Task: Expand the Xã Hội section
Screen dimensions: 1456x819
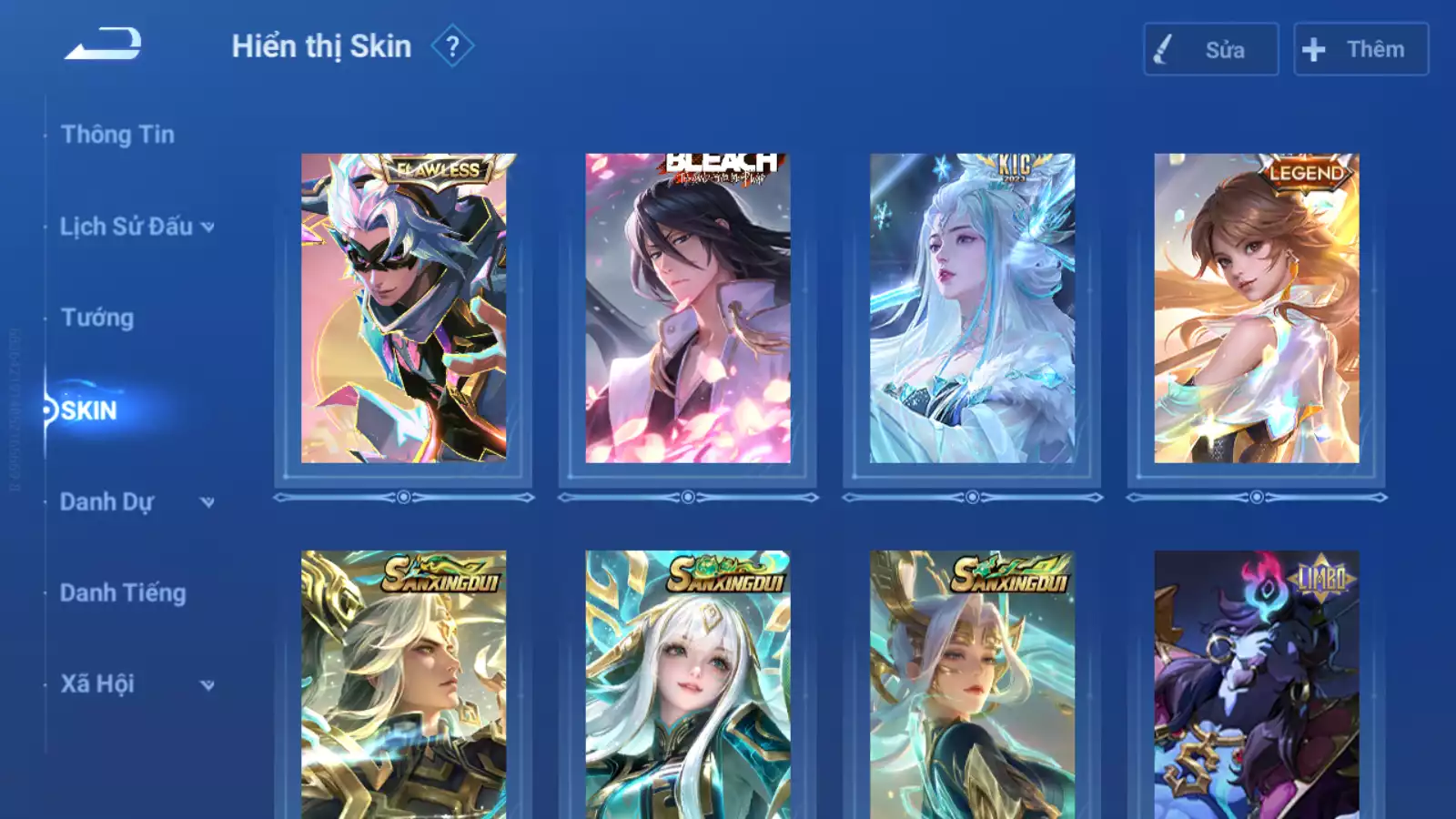Action: (136, 684)
